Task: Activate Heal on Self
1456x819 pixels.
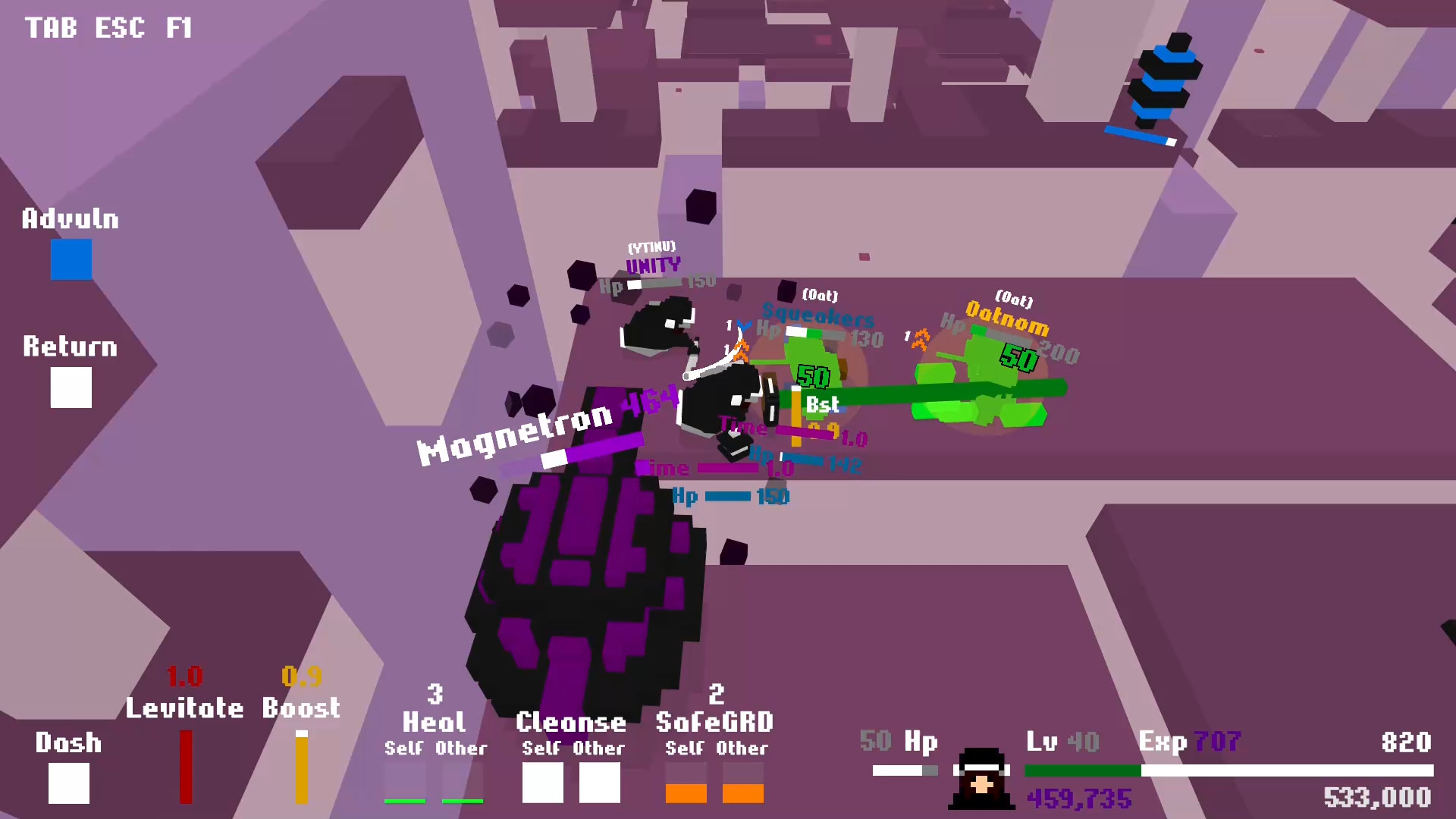Action: (x=404, y=783)
